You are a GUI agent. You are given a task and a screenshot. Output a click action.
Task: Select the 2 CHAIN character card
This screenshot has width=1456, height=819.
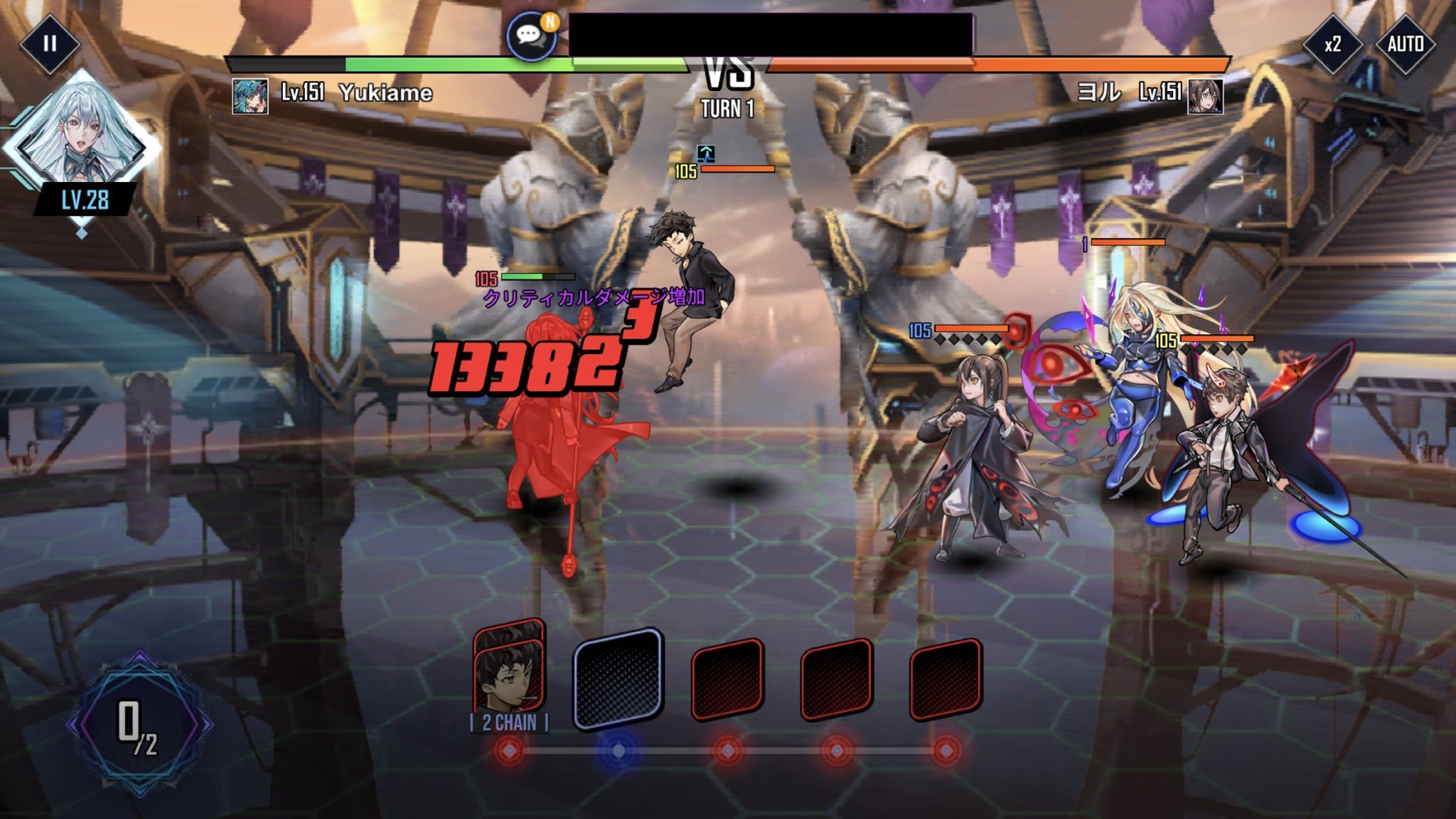509,672
